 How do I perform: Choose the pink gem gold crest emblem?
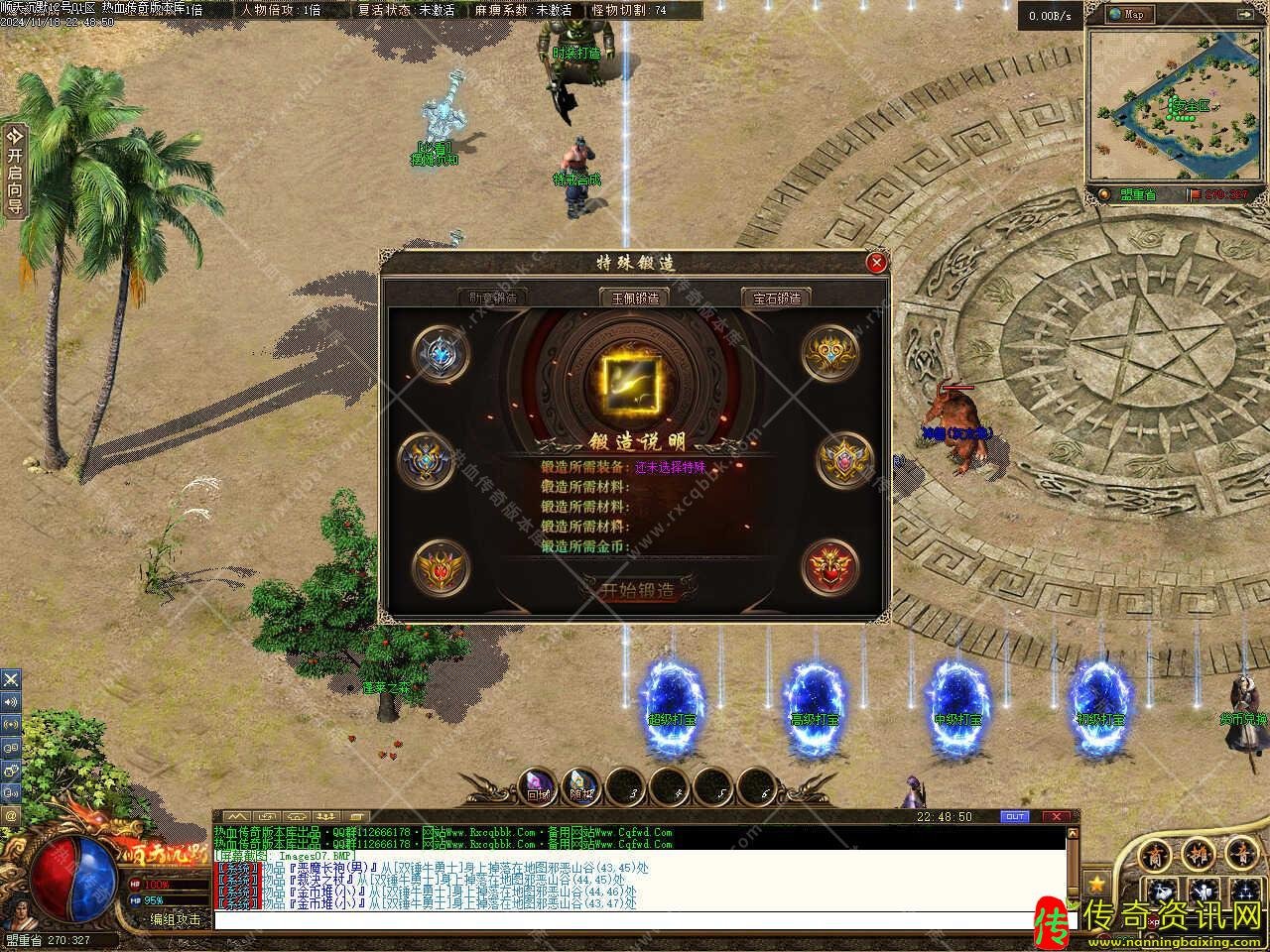click(x=844, y=460)
